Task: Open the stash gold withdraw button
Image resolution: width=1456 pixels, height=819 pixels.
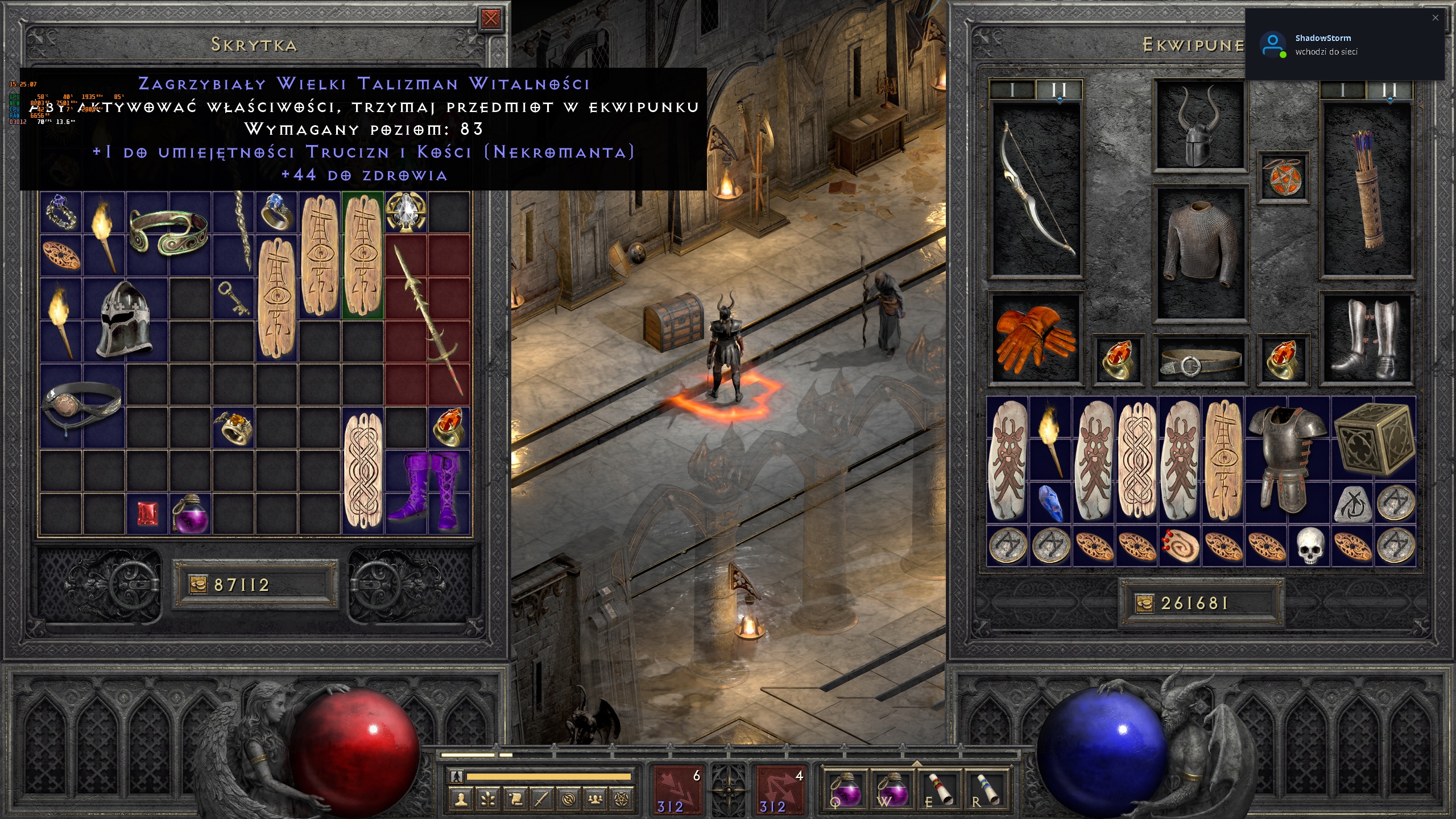Action: pos(198,585)
